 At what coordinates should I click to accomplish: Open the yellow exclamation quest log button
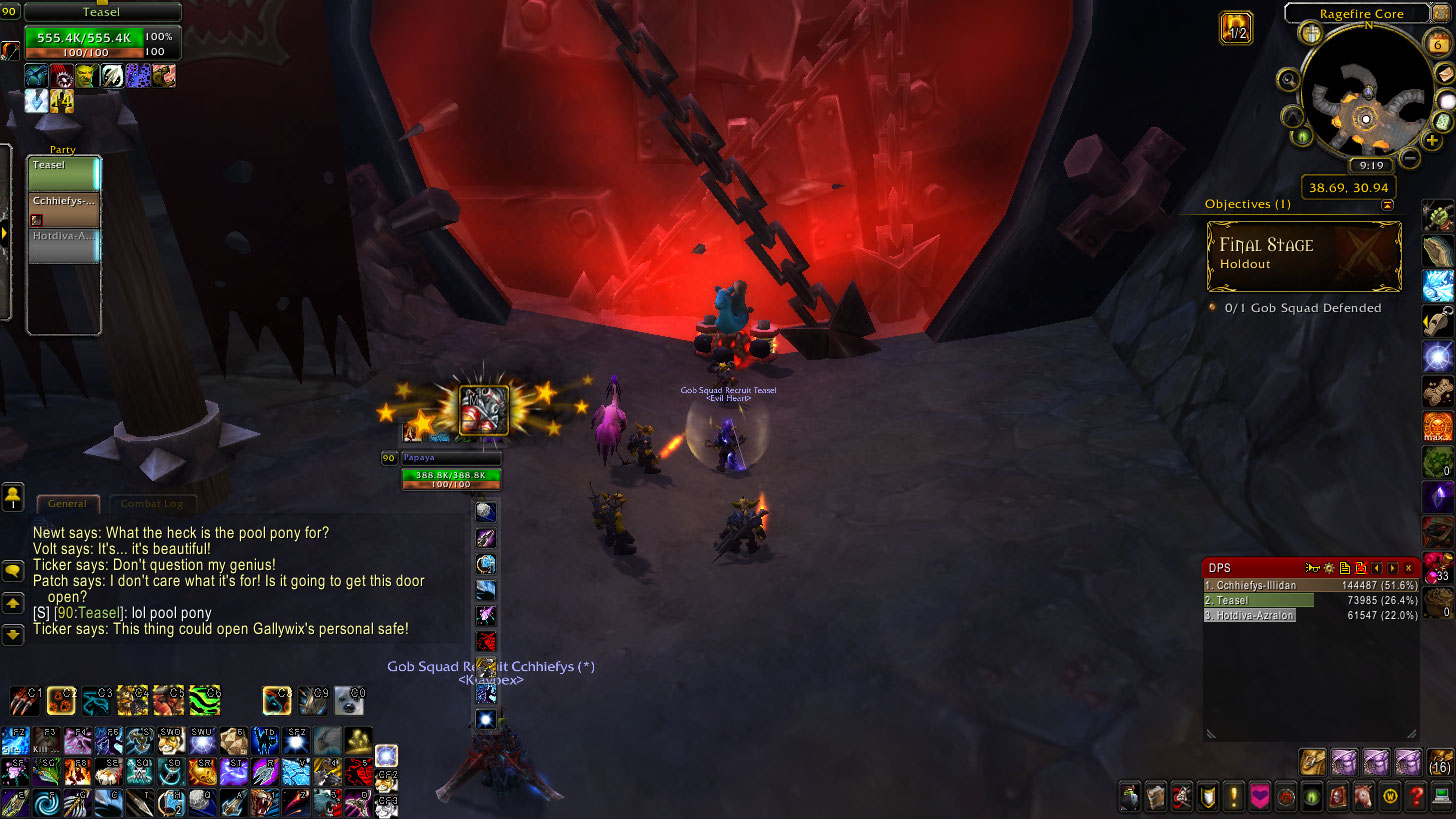(x=1234, y=797)
